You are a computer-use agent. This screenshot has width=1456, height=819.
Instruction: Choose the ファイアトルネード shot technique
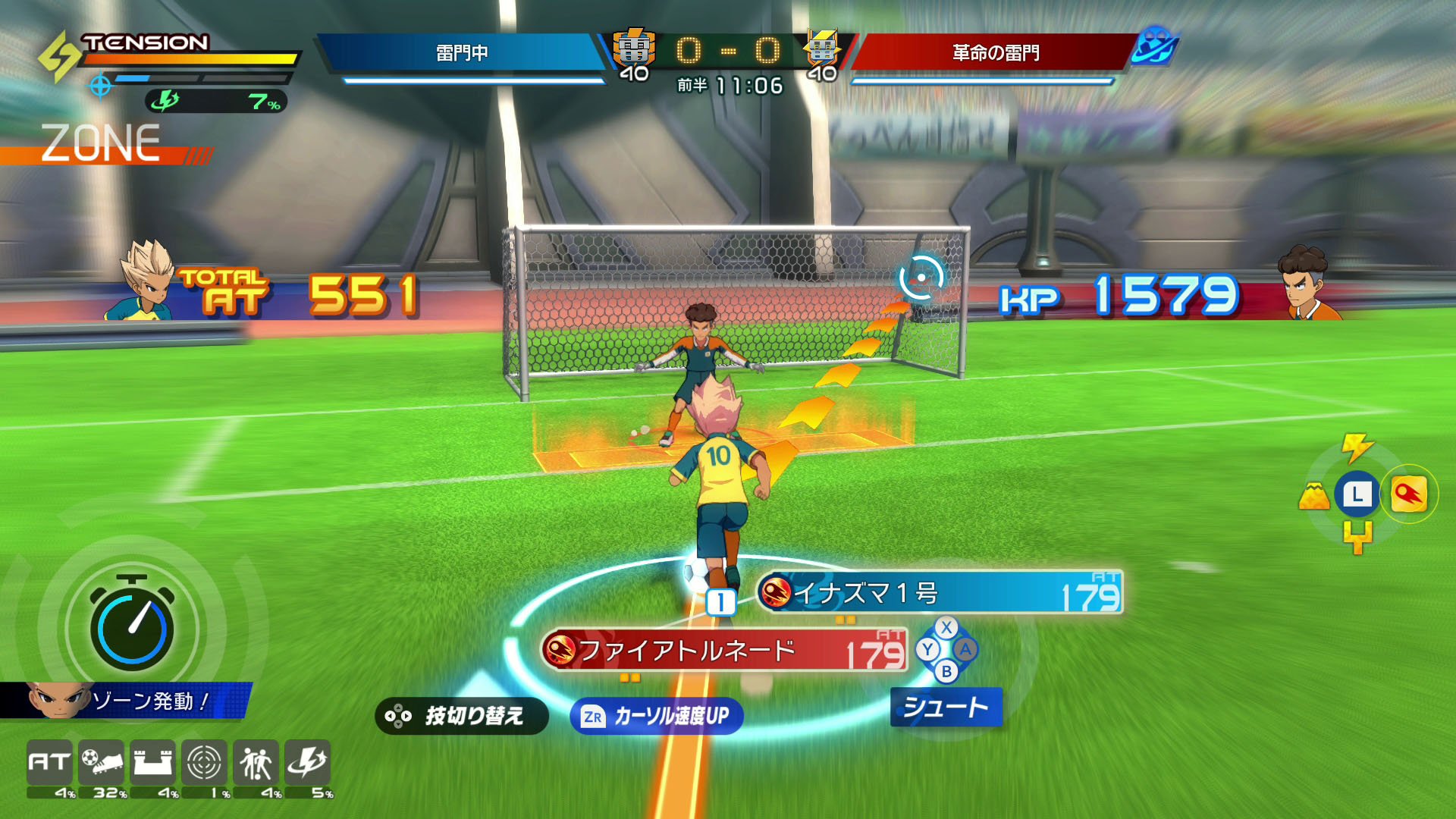point(724,651)
